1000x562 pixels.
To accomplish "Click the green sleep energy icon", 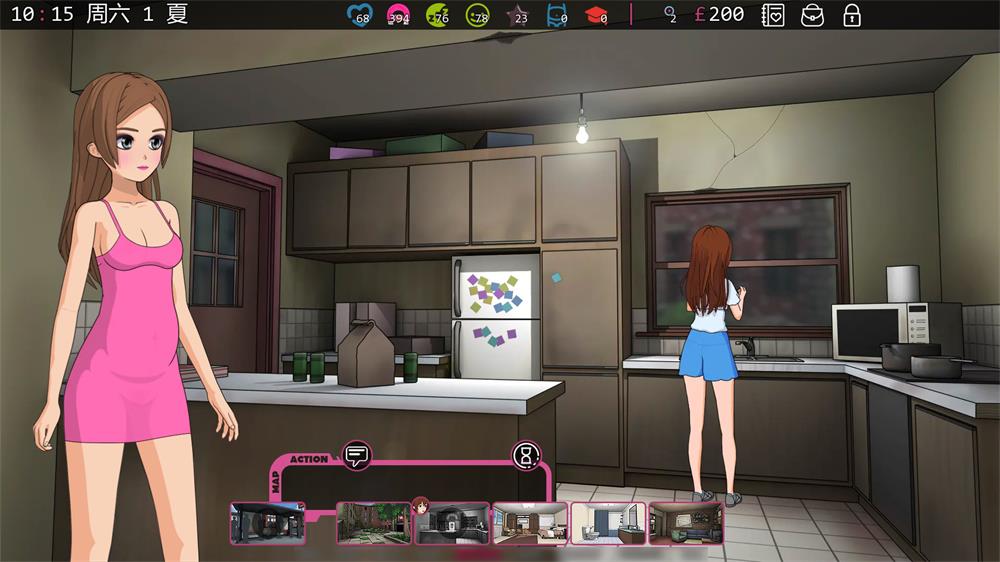I will click(x=437, y=15).
